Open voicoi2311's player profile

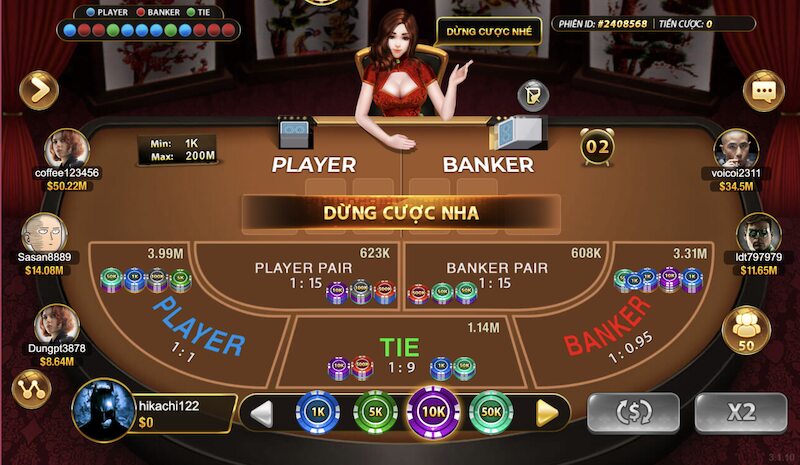(x=735, y=150)
